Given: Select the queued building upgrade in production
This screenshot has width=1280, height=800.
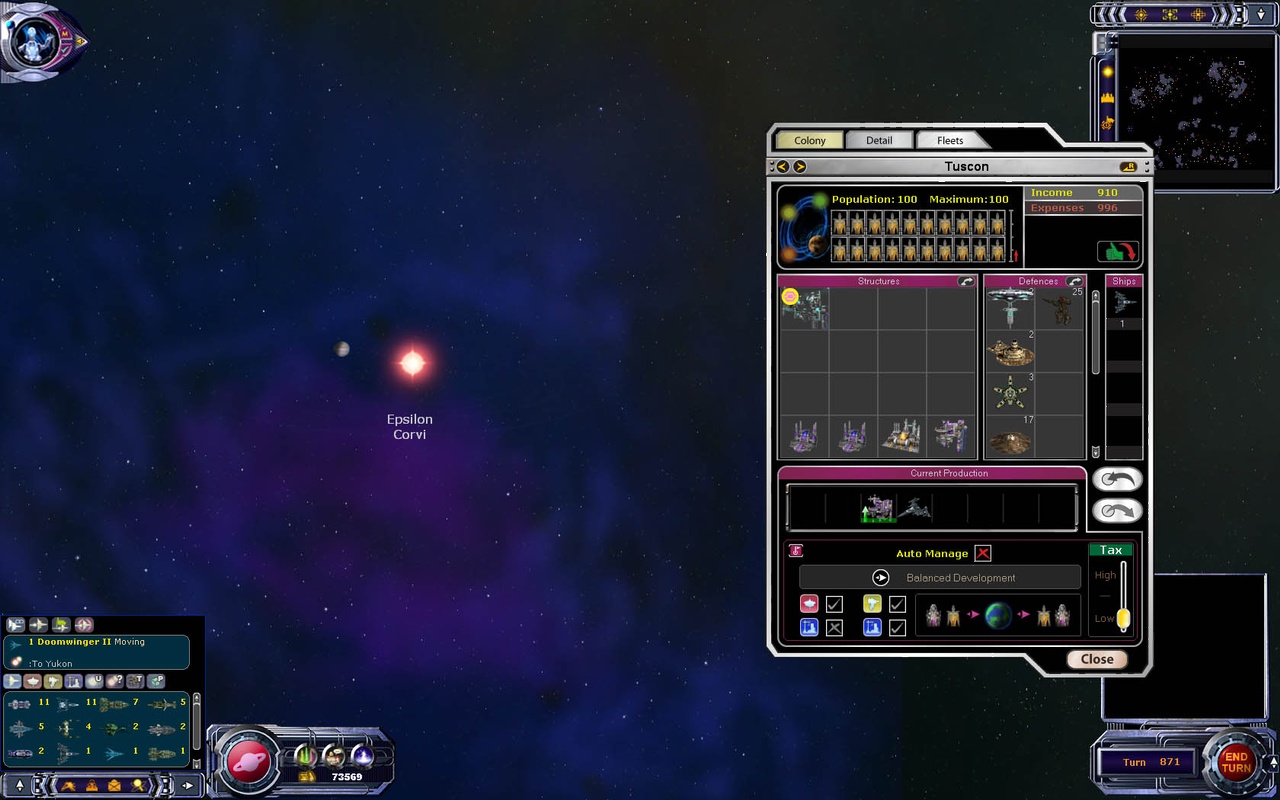Looking at the screenshot, I should 877,508.
